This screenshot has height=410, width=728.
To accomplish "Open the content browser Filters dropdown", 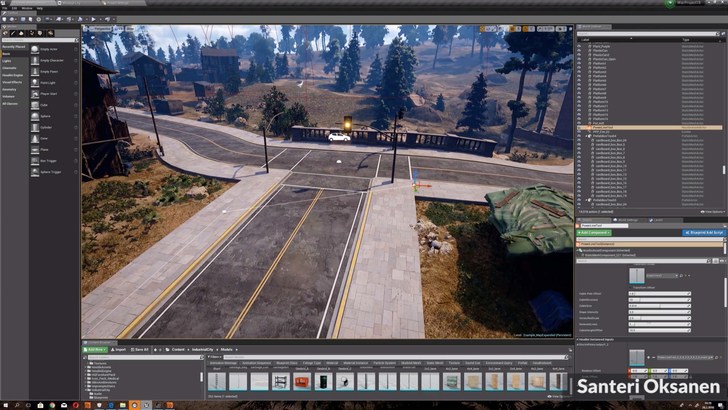I will click(x=215, y=357).
